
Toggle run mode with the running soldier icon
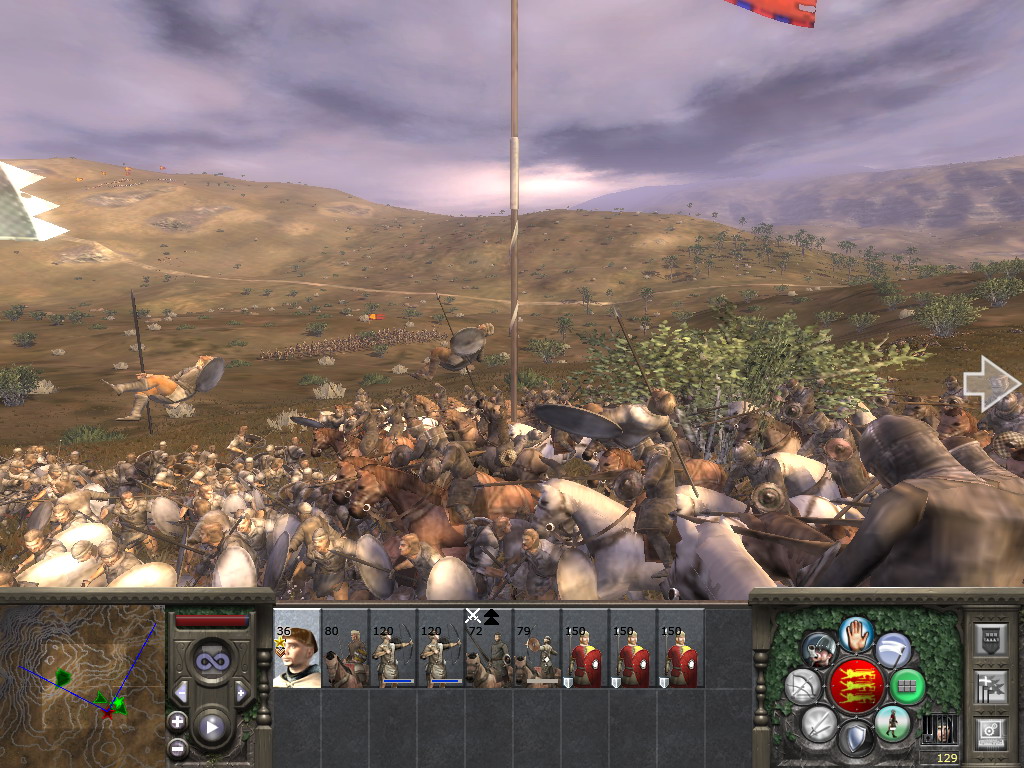point(891,723)
